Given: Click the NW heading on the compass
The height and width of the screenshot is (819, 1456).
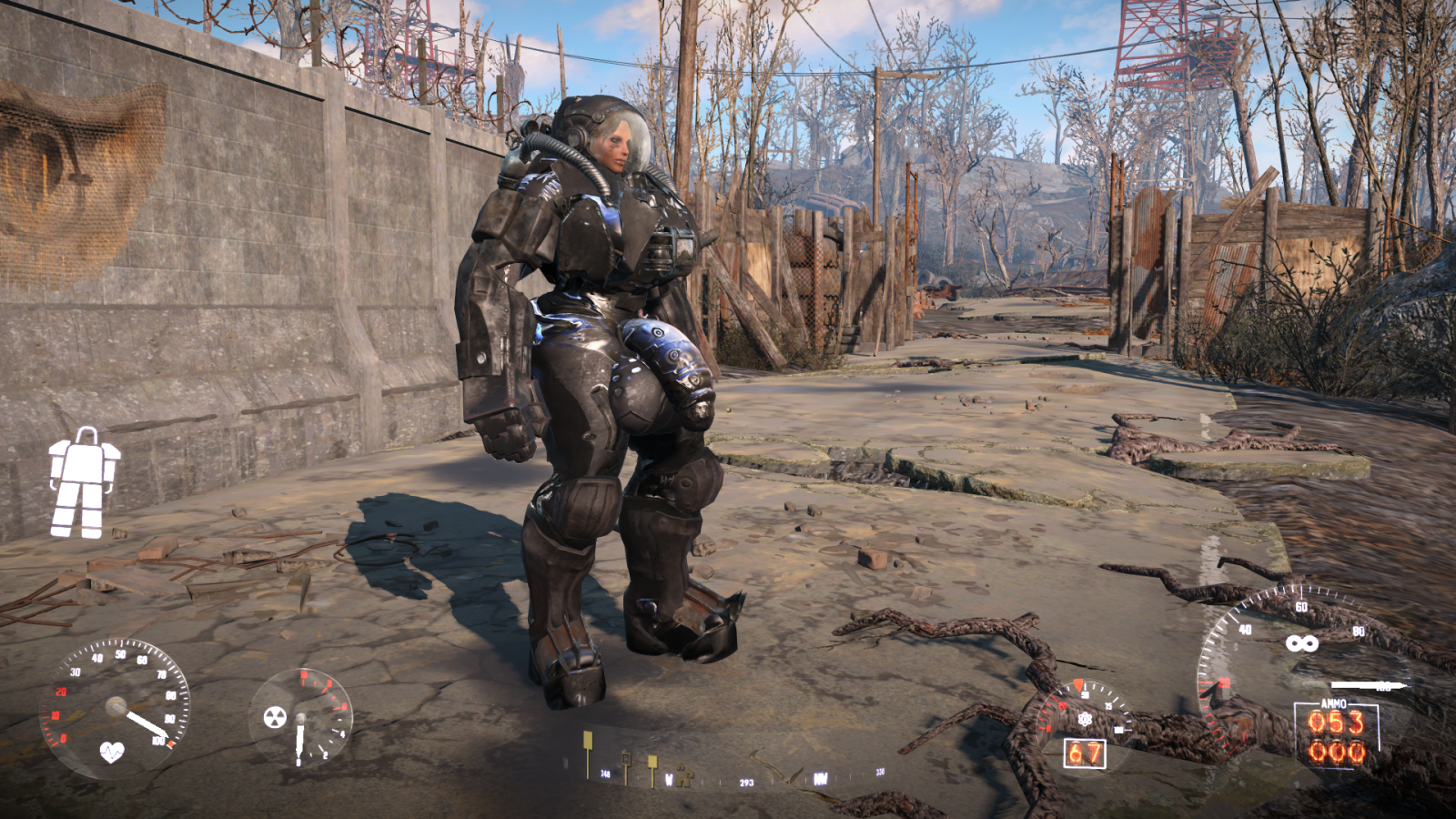Looking at the screenshot, I should pos(820,778).
